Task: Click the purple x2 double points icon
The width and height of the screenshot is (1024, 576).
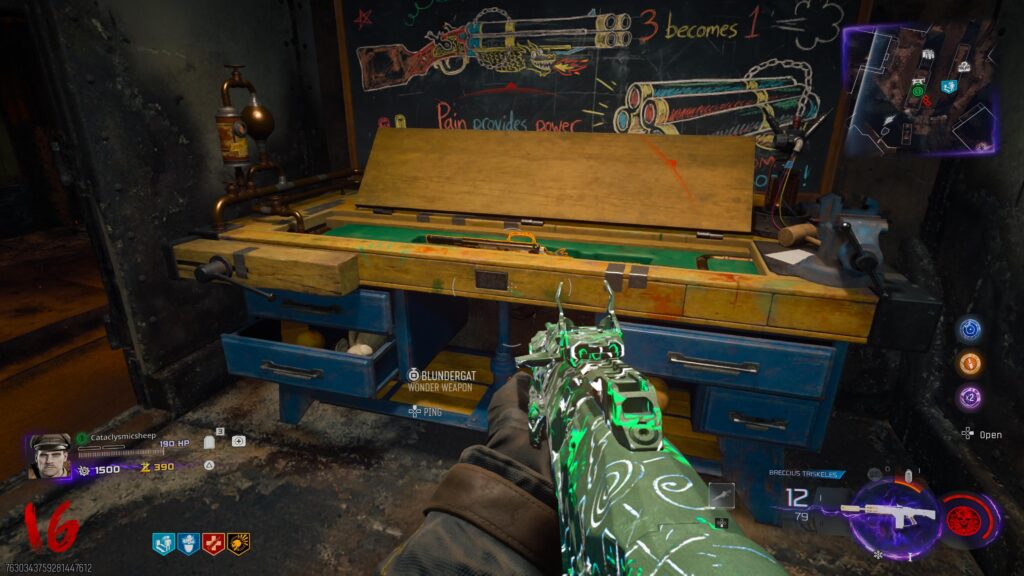Action: click(969, 397)
